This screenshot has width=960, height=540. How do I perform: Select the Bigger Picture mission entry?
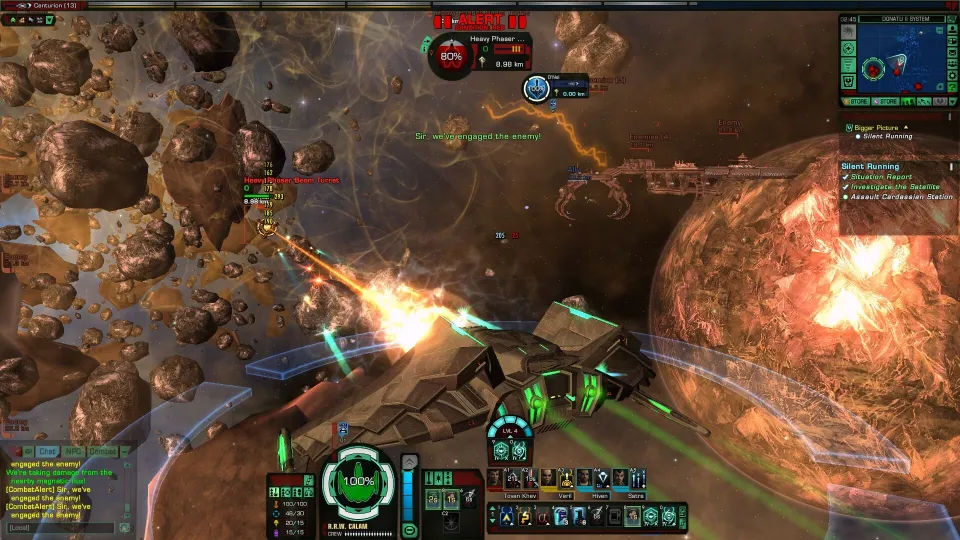(880, 128)
